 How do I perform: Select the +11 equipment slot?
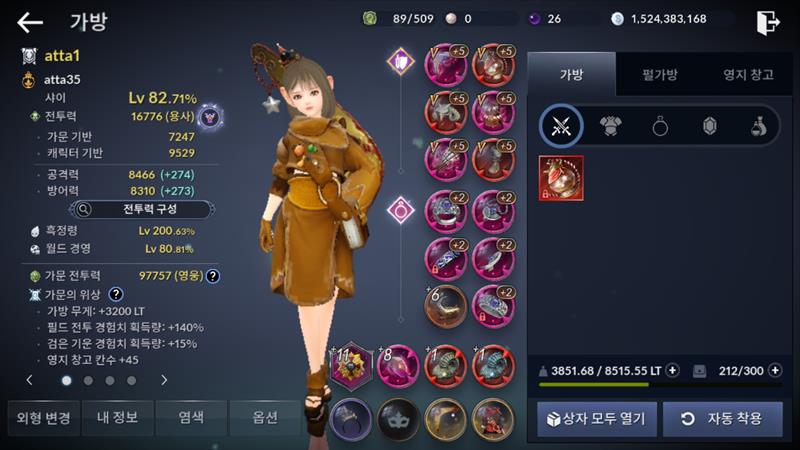click(x=351, y=363)
